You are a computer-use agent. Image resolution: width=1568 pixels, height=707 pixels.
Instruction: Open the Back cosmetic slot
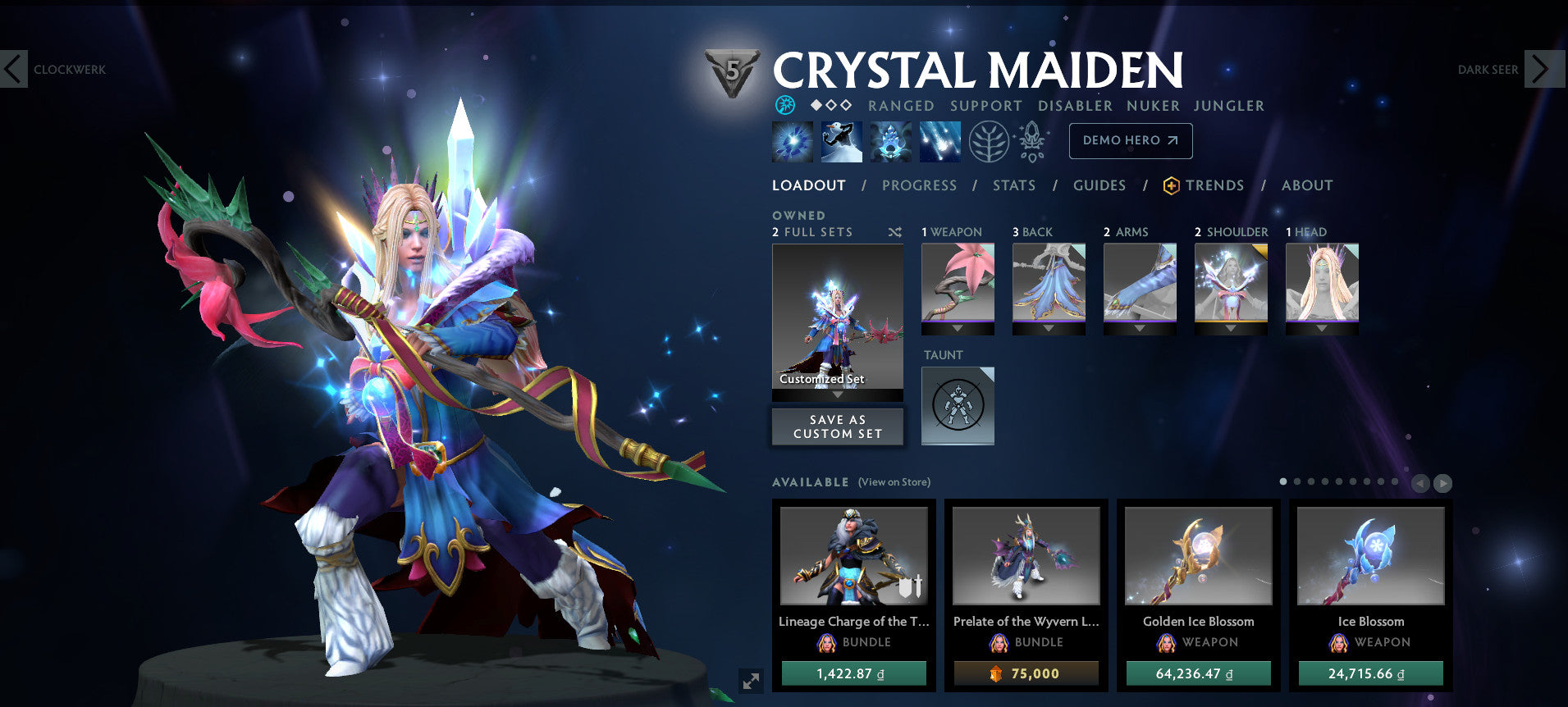coord(1049,283)
